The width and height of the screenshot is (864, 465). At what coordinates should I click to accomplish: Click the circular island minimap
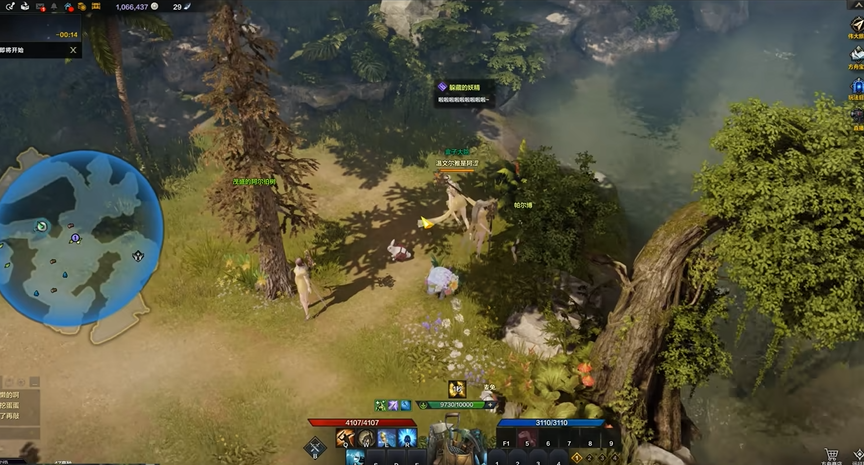[79, 240]
